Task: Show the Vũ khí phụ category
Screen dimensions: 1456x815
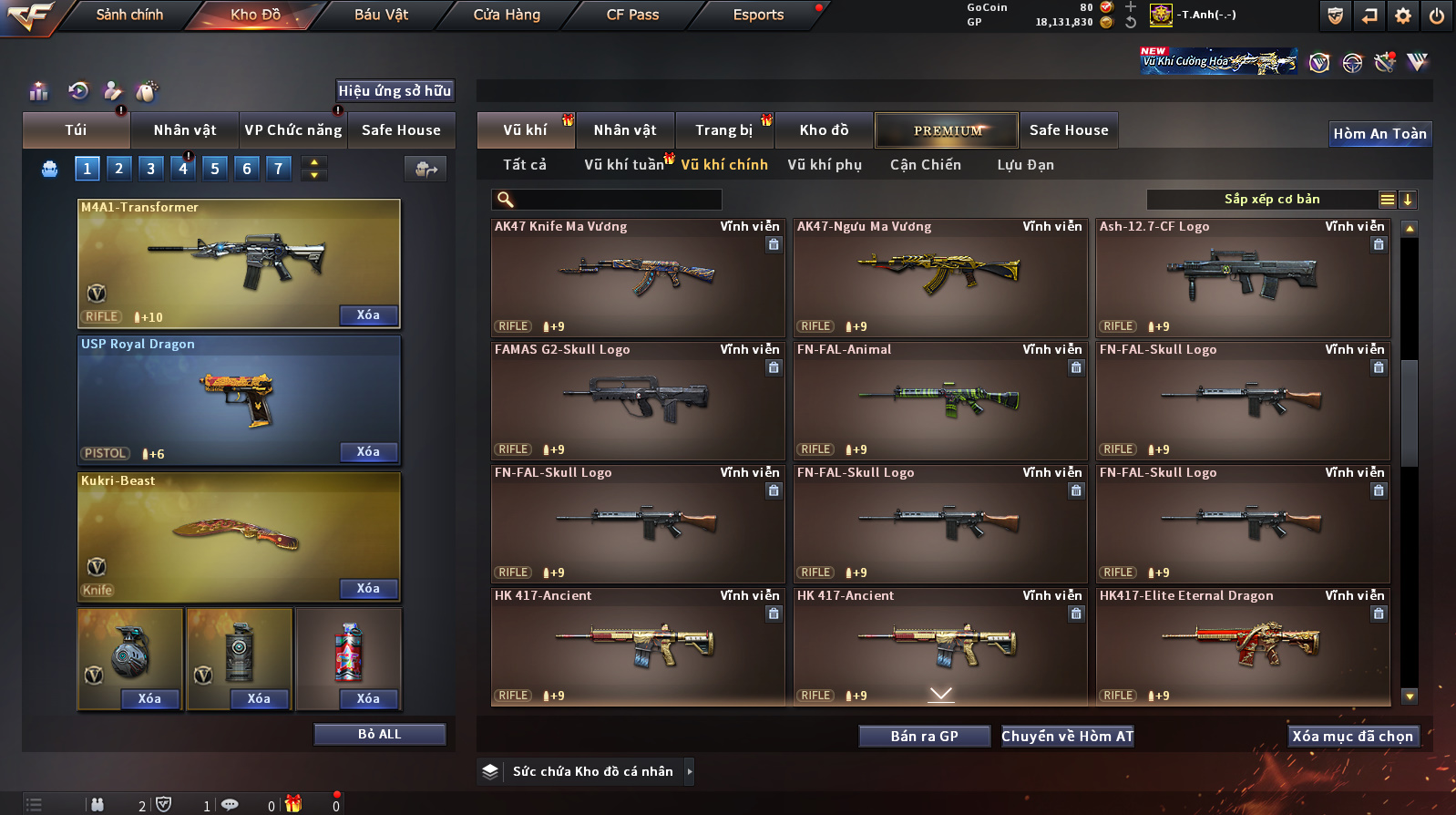Action: point(825,165)
